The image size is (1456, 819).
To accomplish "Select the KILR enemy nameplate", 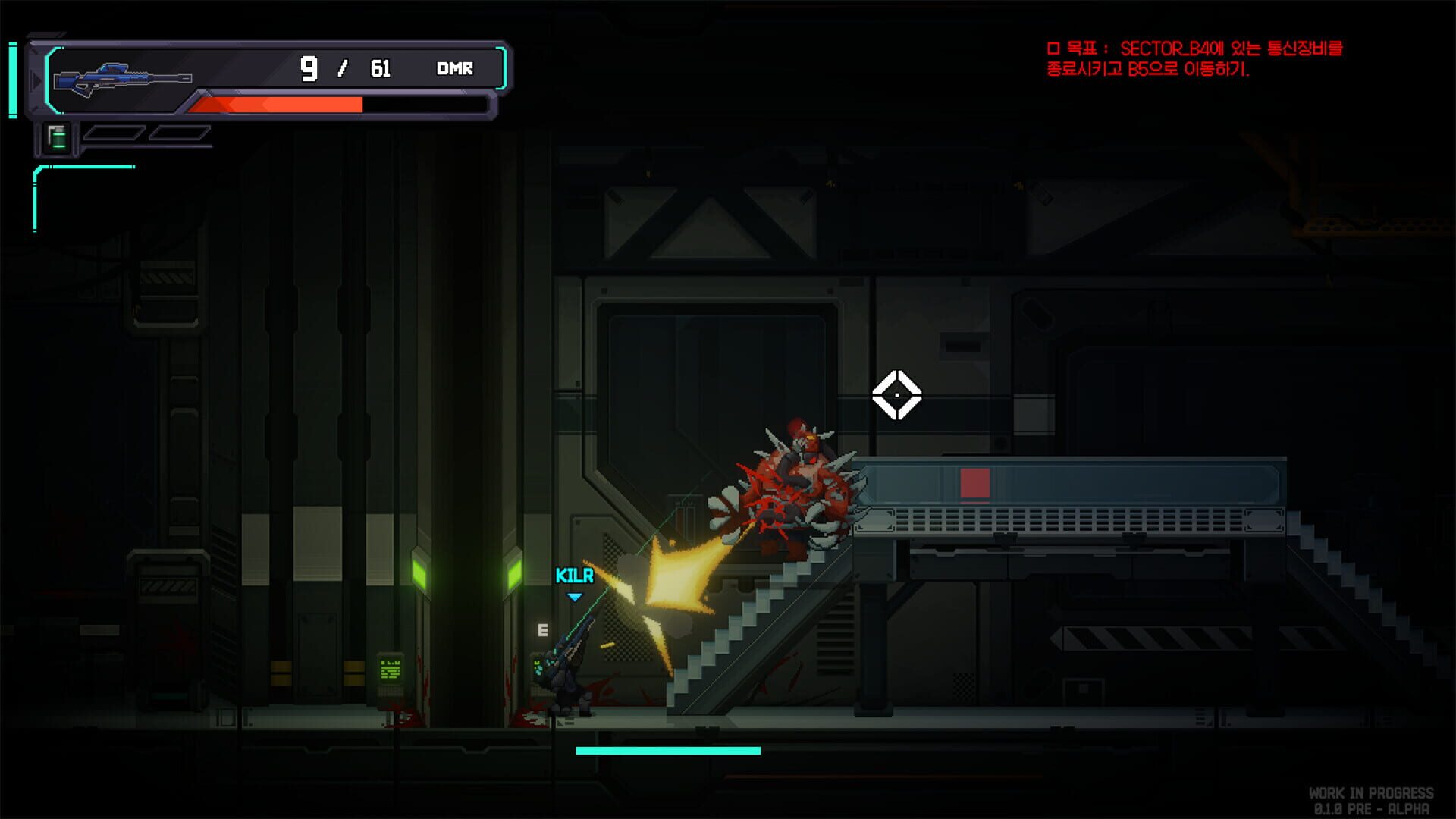I will (x=573, y=576).
